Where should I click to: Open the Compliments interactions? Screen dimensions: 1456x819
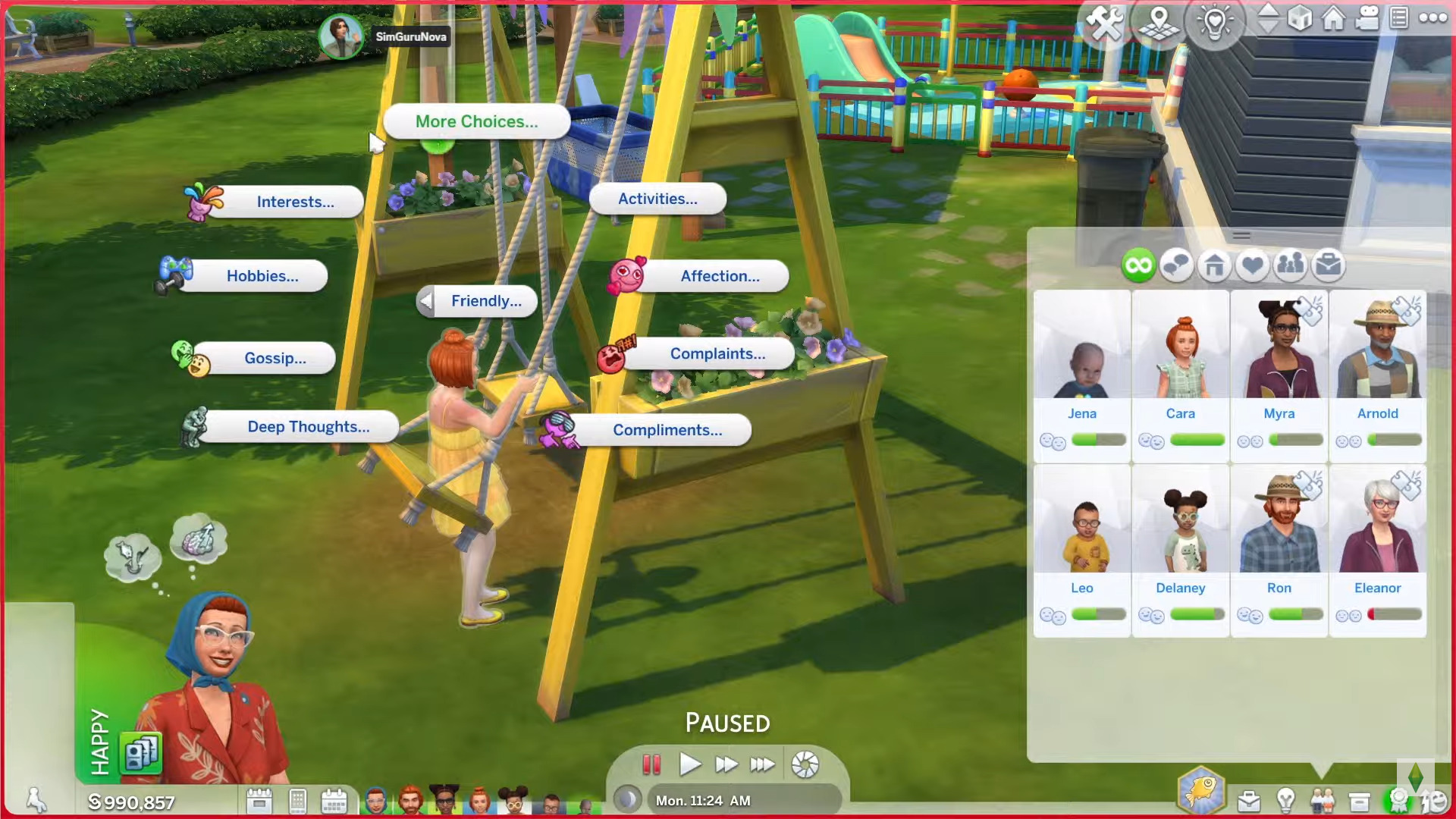667,430
